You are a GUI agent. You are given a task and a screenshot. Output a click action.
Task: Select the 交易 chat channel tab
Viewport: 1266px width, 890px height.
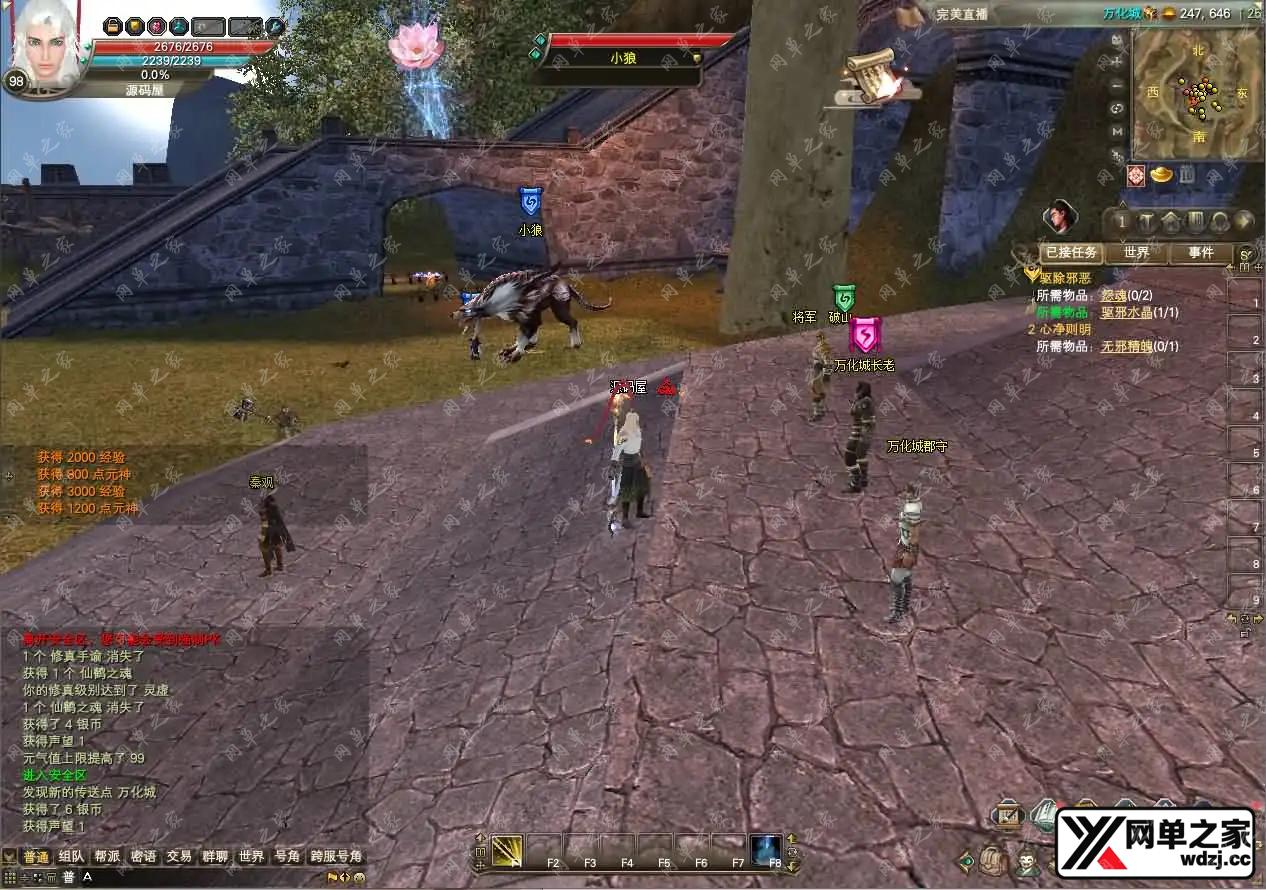179,857
